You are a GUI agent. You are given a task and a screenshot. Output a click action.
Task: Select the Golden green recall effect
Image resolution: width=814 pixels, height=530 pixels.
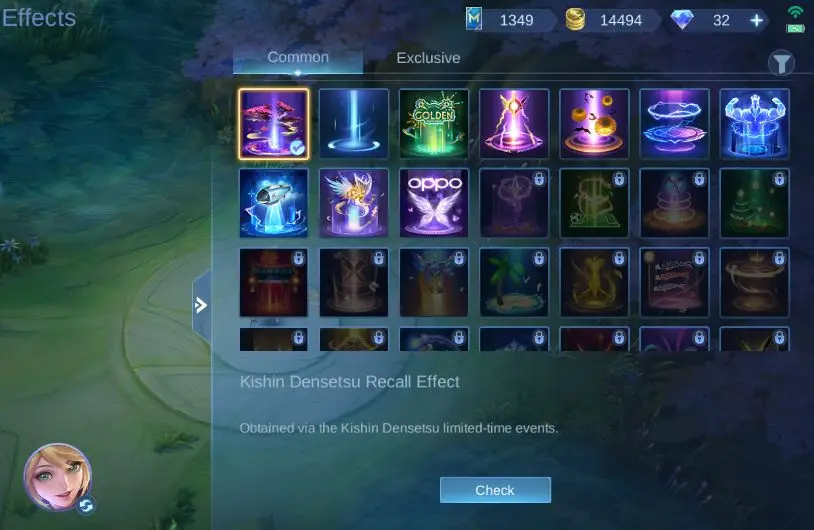pyautogui.click(x=434, y=124)
